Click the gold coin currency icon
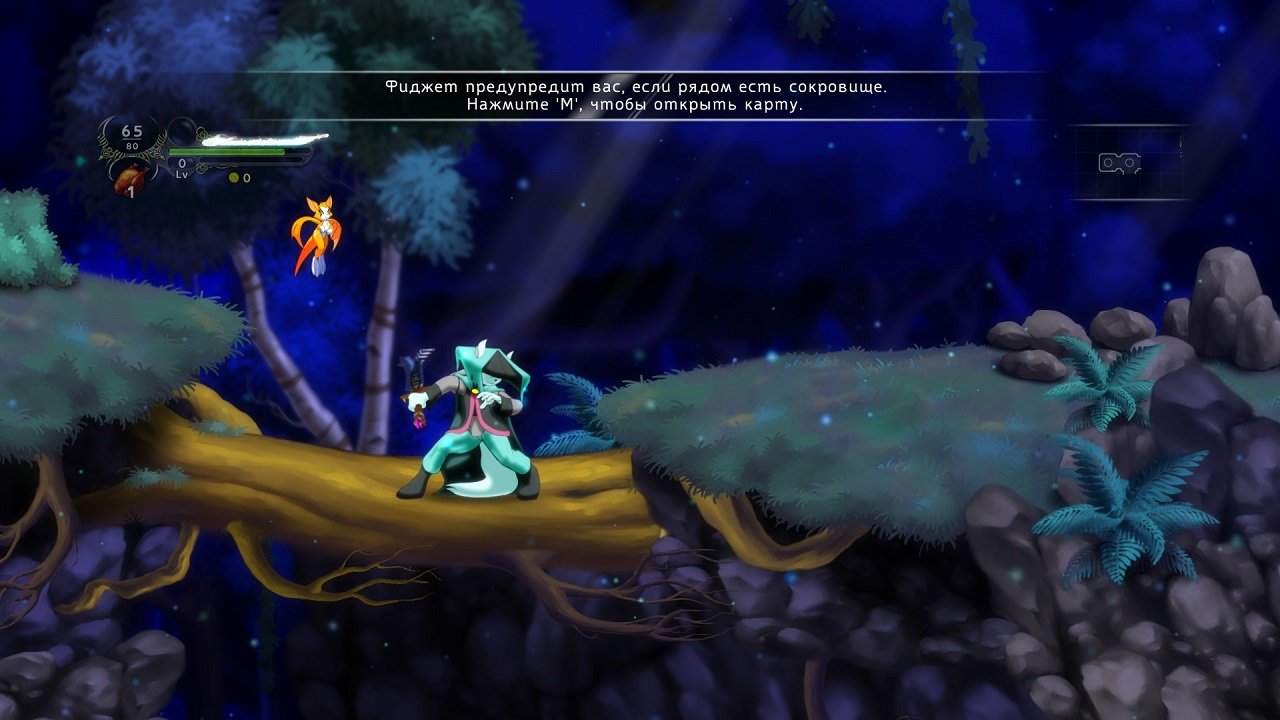This screenshot has width=1280, height=720. [x=233, y=177]
